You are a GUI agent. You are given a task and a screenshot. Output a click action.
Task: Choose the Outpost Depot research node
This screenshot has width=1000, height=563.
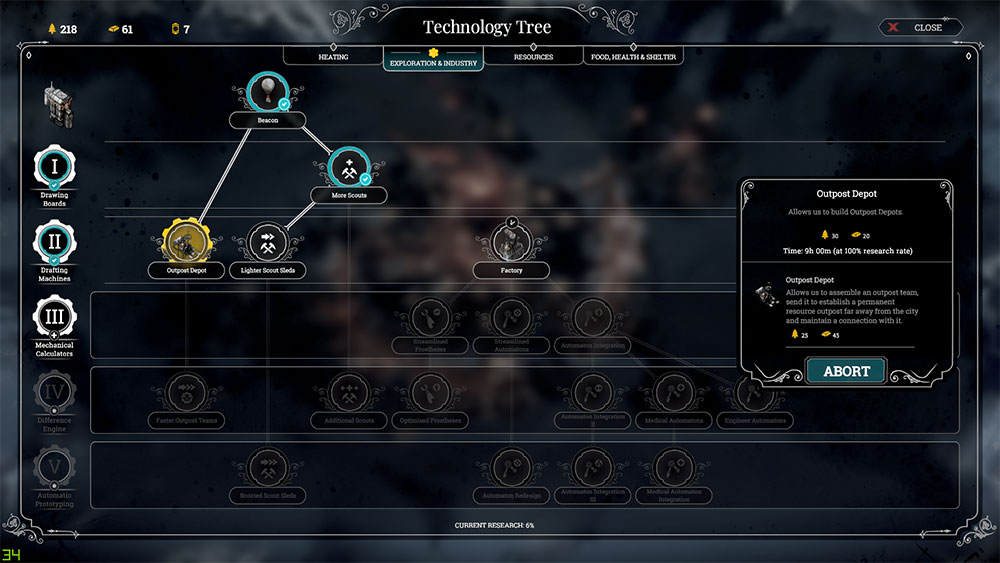(185, 243)
